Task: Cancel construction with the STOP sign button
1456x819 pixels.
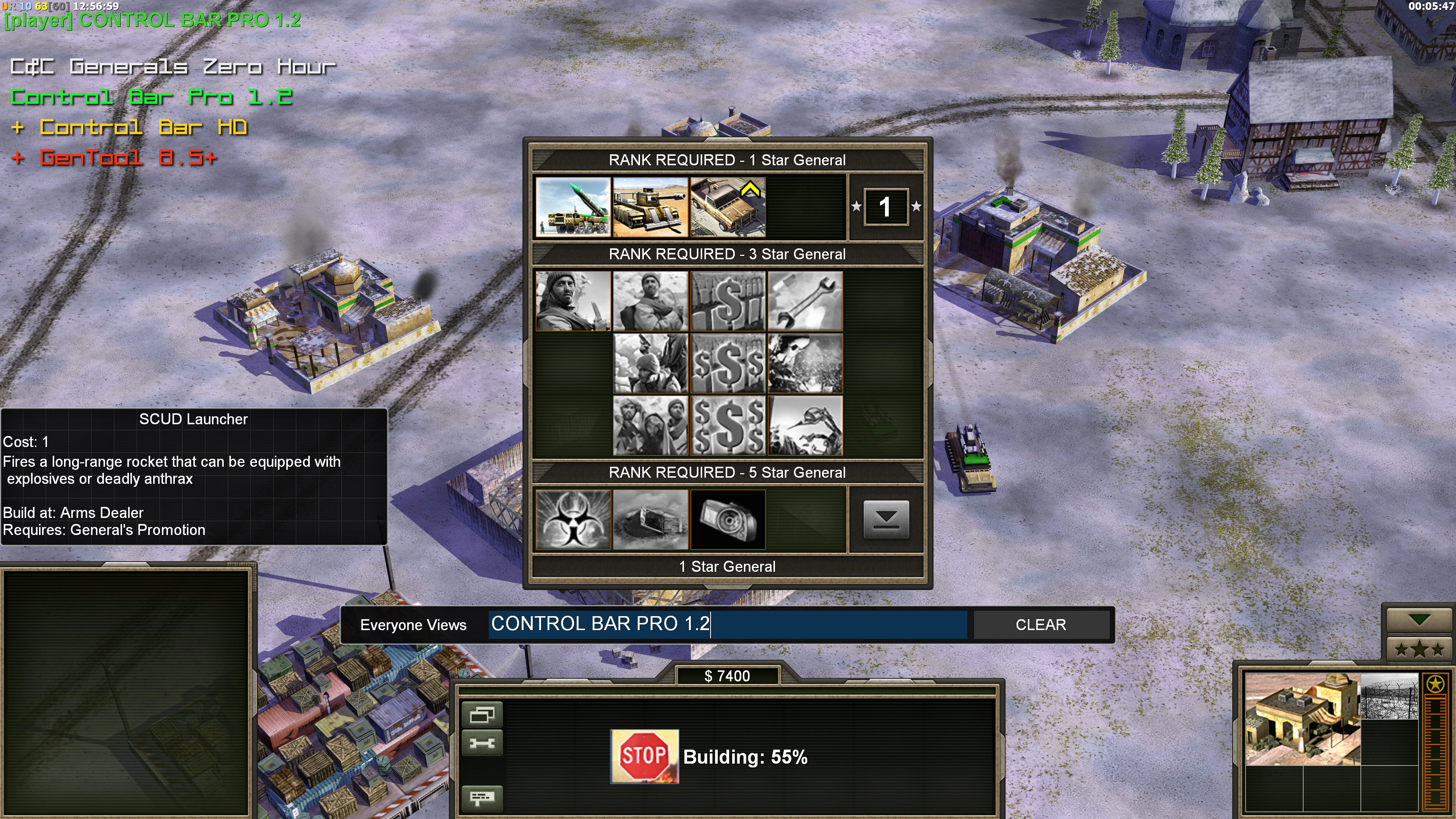Action: 644,756
